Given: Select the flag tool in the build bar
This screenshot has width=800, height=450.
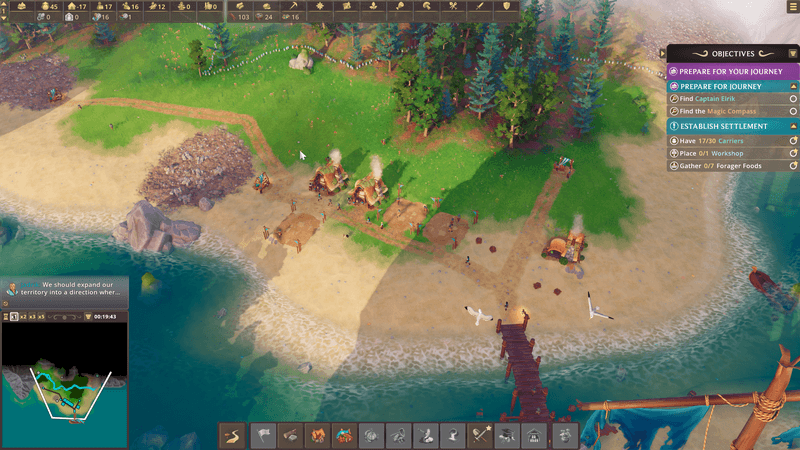Looking at the screenshot, I should click(264, 435).
